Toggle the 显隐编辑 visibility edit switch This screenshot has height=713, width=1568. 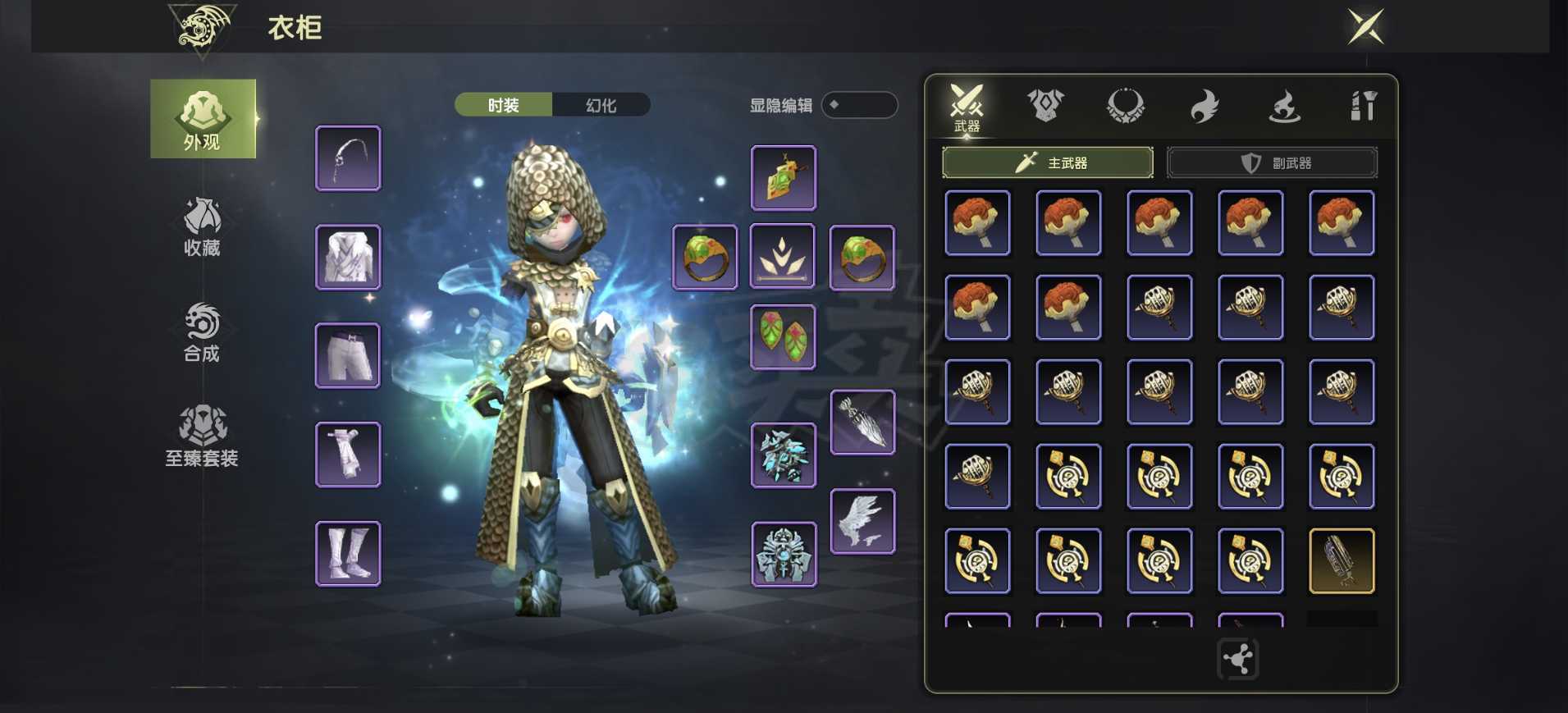pyautogui.click(x=858, y=105)
